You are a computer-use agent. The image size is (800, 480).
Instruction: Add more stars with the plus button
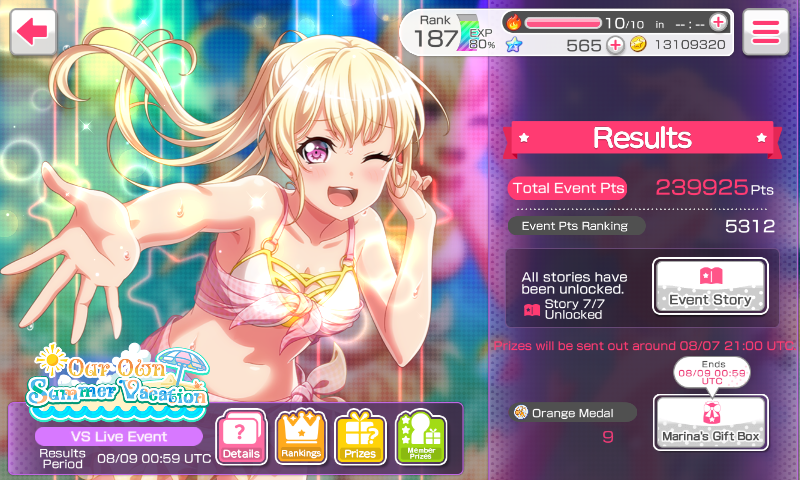coord(614,45)
